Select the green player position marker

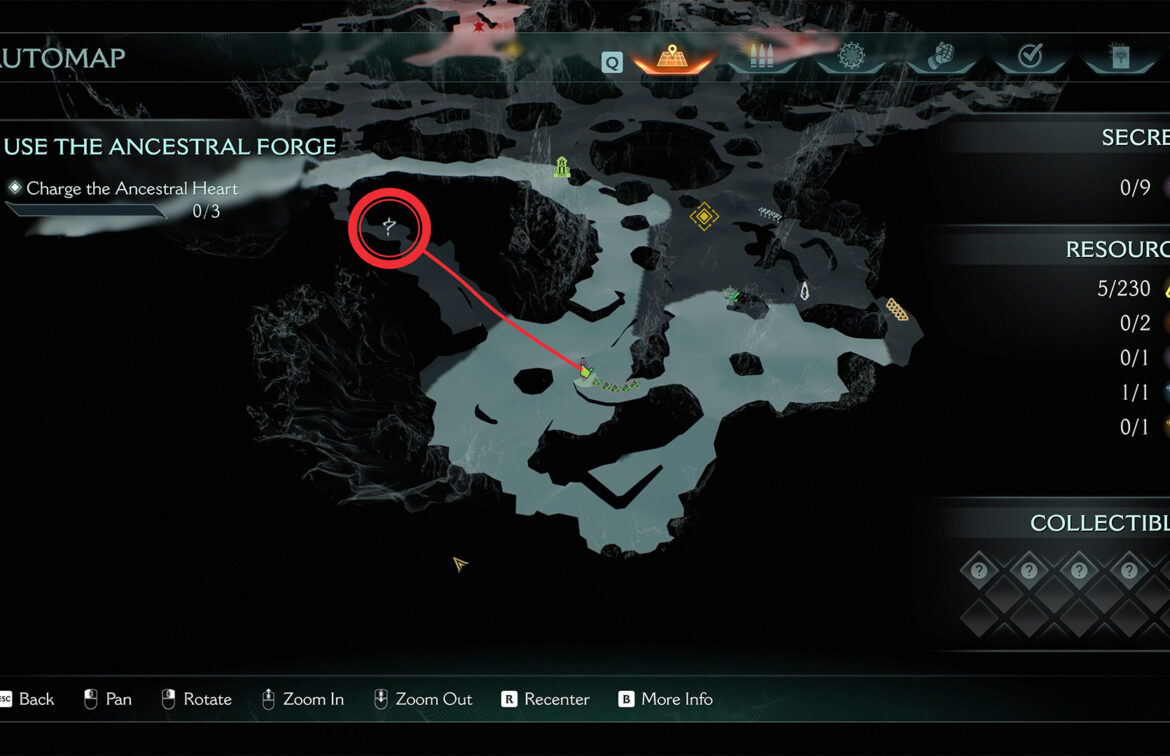585,372
